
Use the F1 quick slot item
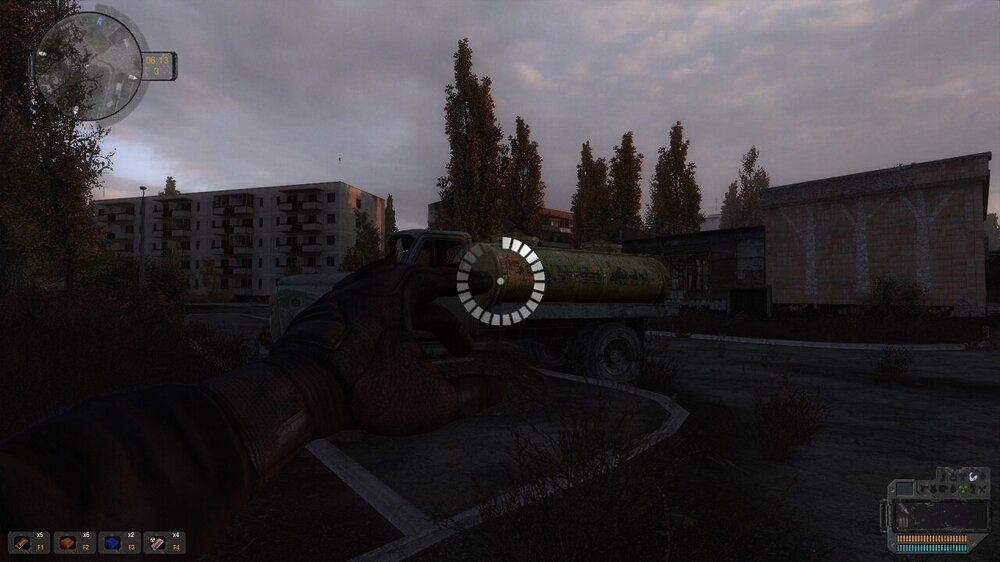(x=22, y=542)
